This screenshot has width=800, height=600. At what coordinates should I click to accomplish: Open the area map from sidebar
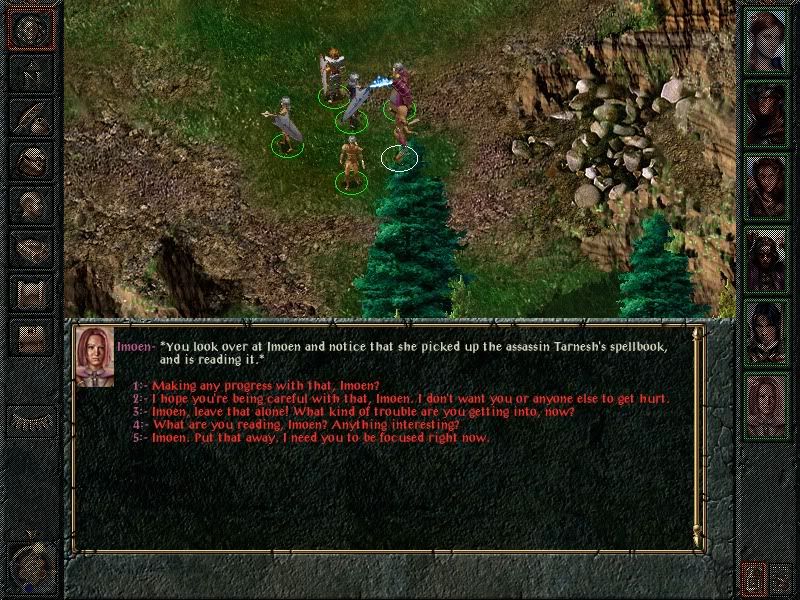point(30,72)
